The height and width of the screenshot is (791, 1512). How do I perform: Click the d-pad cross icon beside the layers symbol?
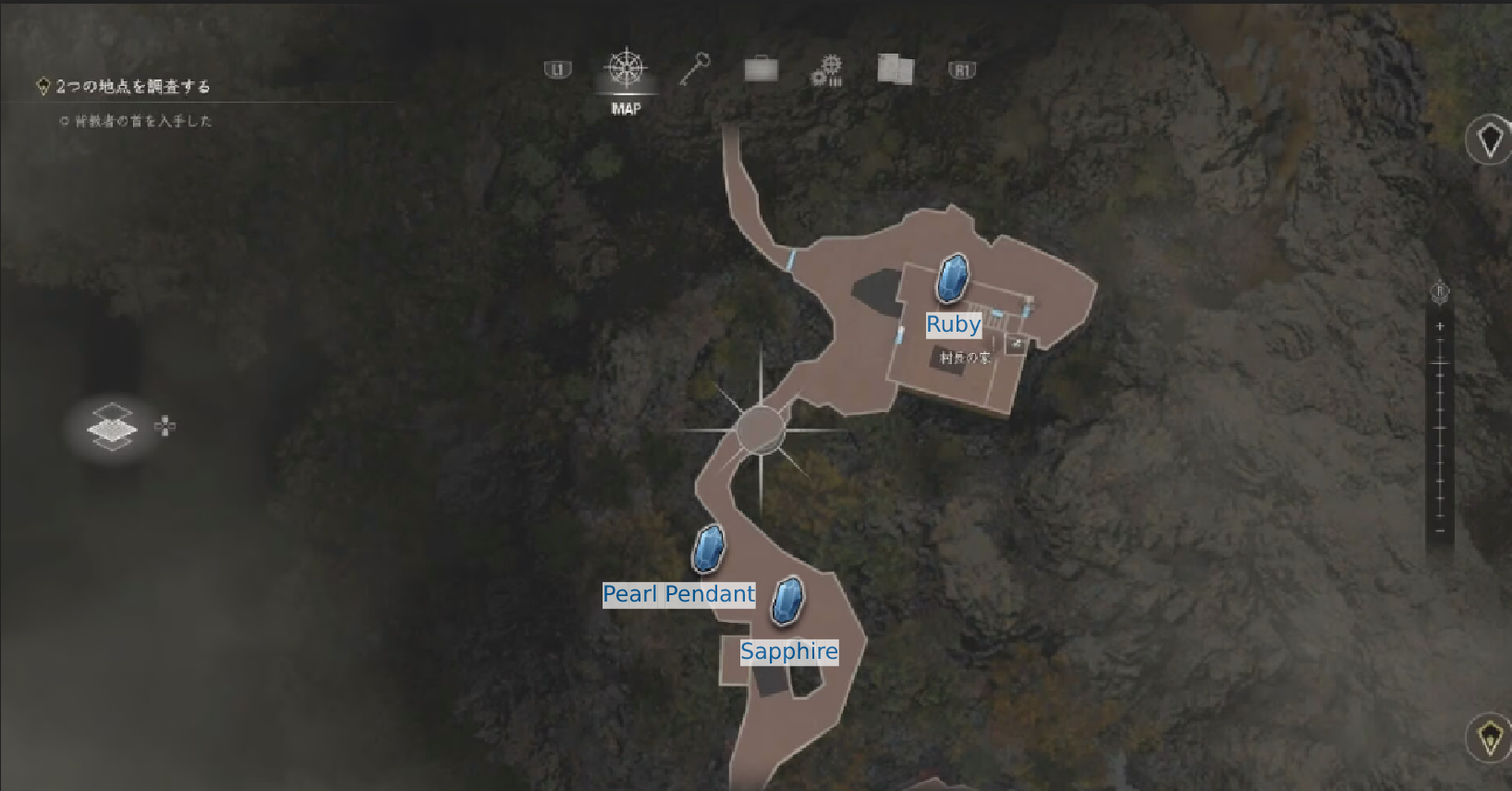(164, 427)
